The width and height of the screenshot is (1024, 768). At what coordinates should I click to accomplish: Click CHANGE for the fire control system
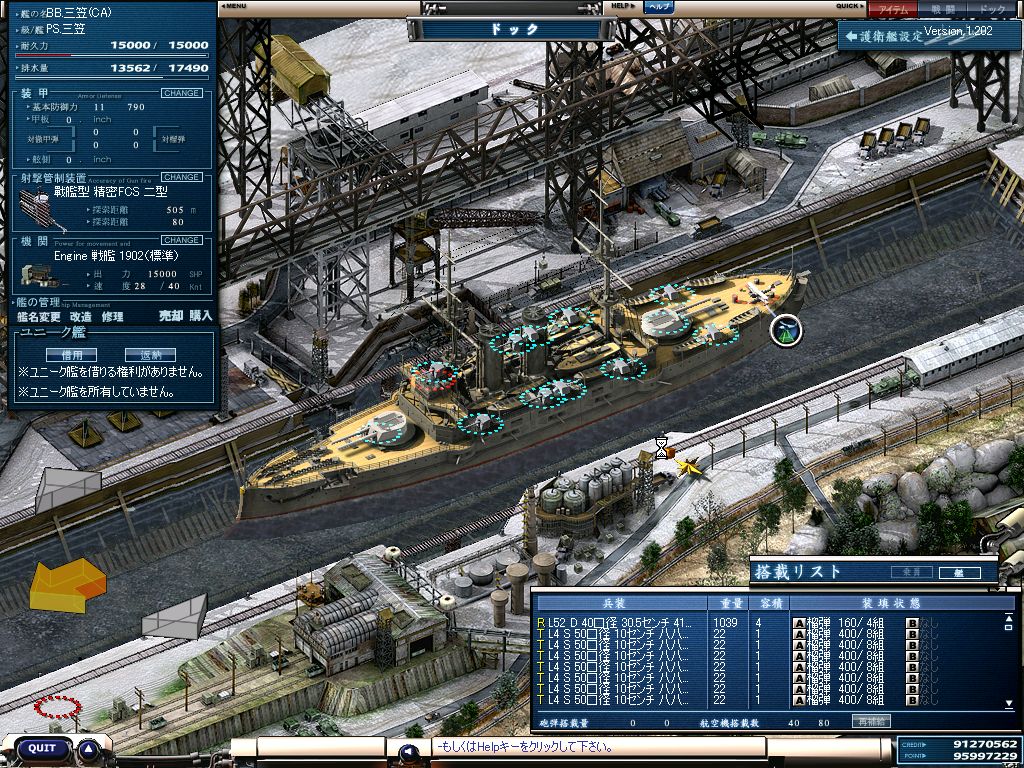click(x=182, y=177)
